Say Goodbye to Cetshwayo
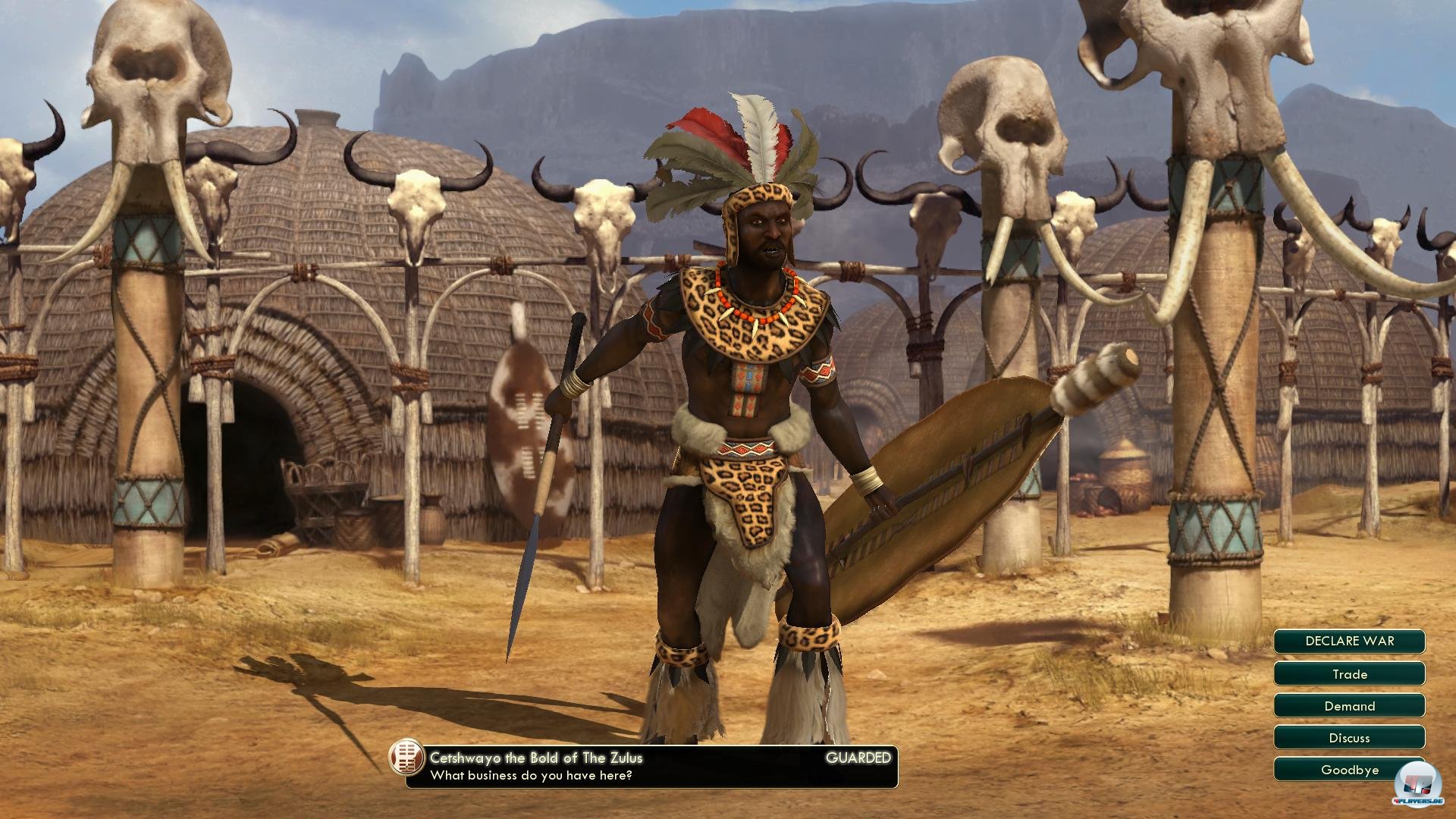 click(x=1349, y=769)
